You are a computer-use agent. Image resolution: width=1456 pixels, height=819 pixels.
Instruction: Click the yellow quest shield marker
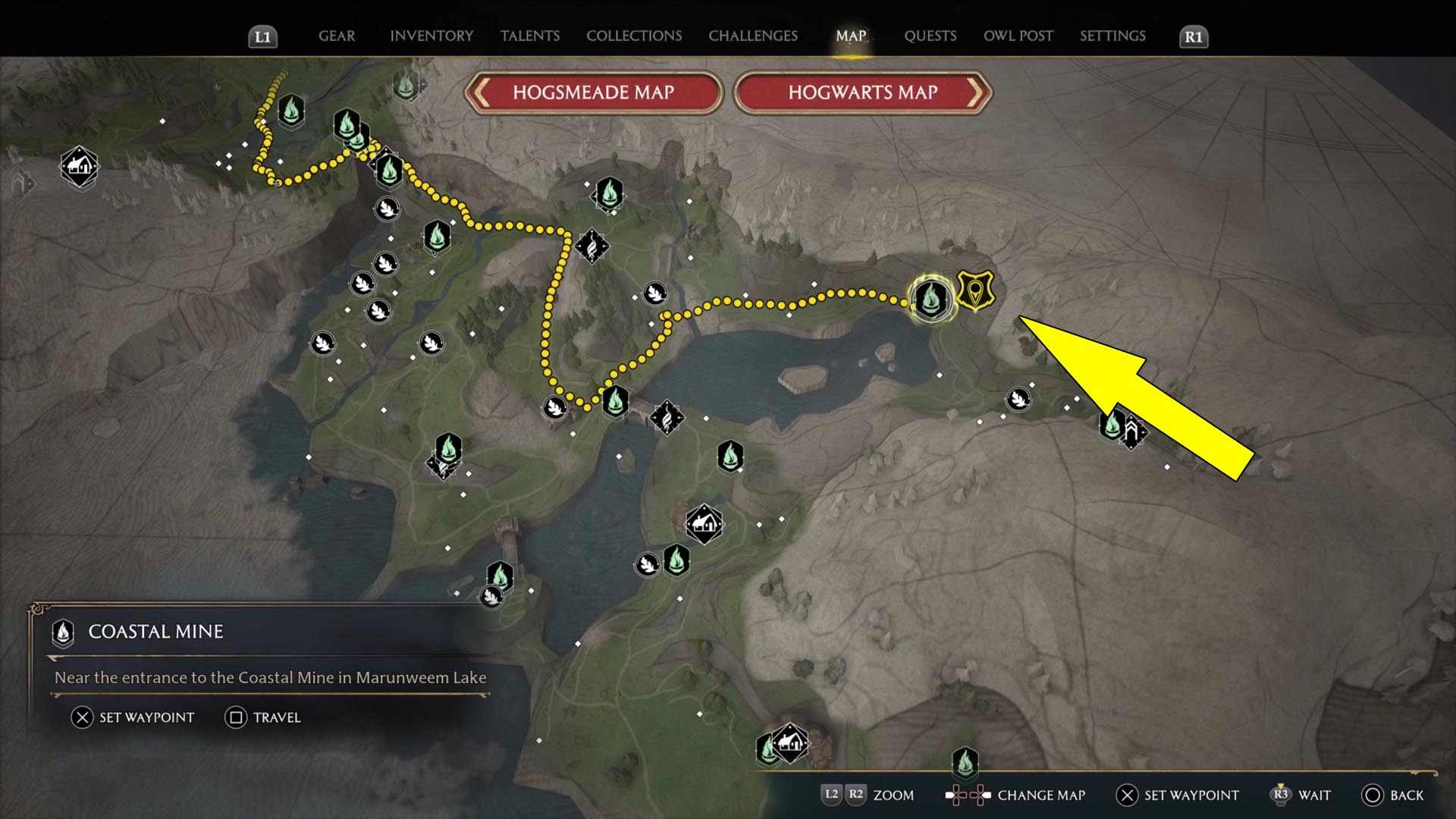point(975,290)
